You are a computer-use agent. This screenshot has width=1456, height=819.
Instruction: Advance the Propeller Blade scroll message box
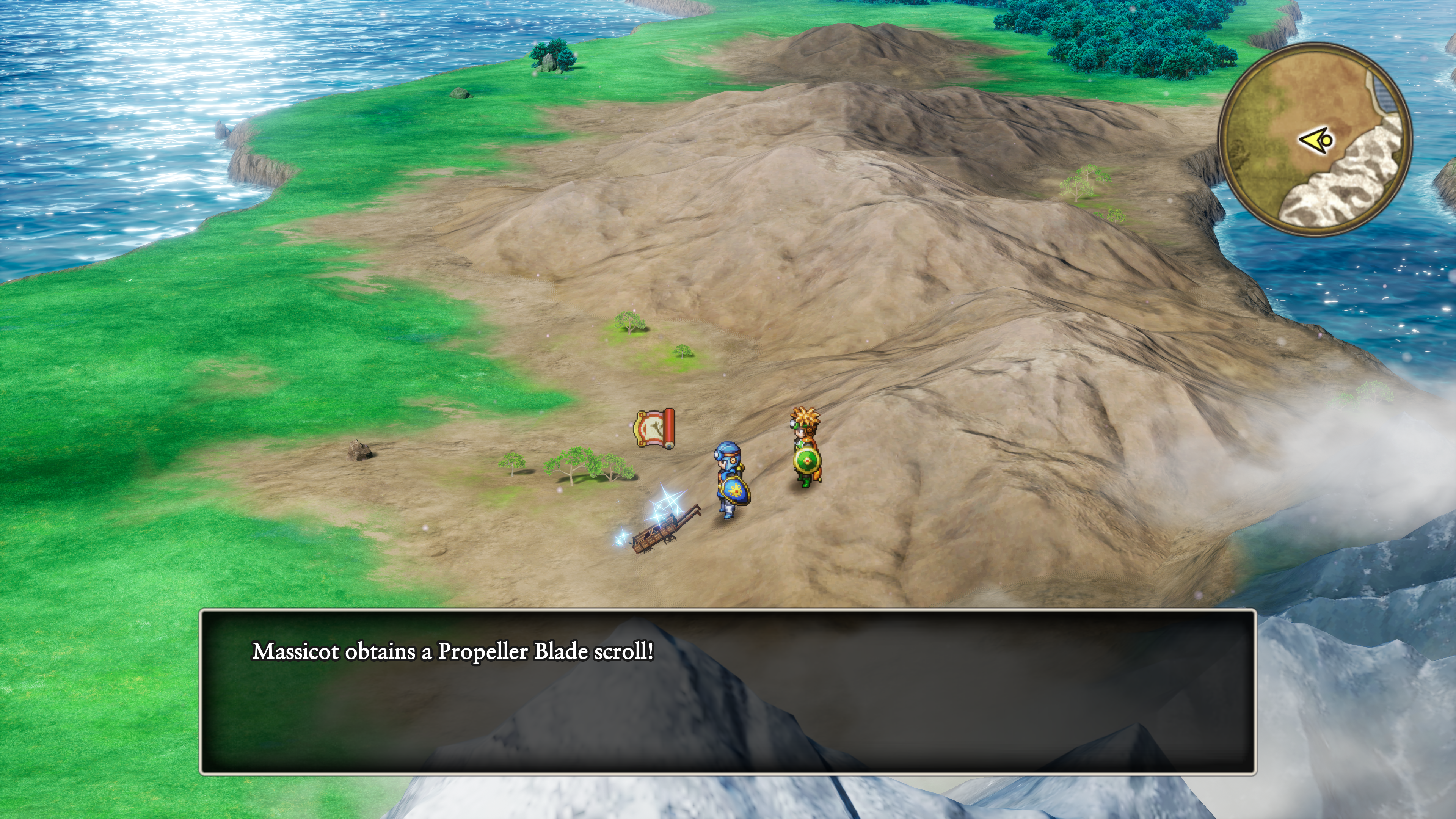[x=728, y=691]
